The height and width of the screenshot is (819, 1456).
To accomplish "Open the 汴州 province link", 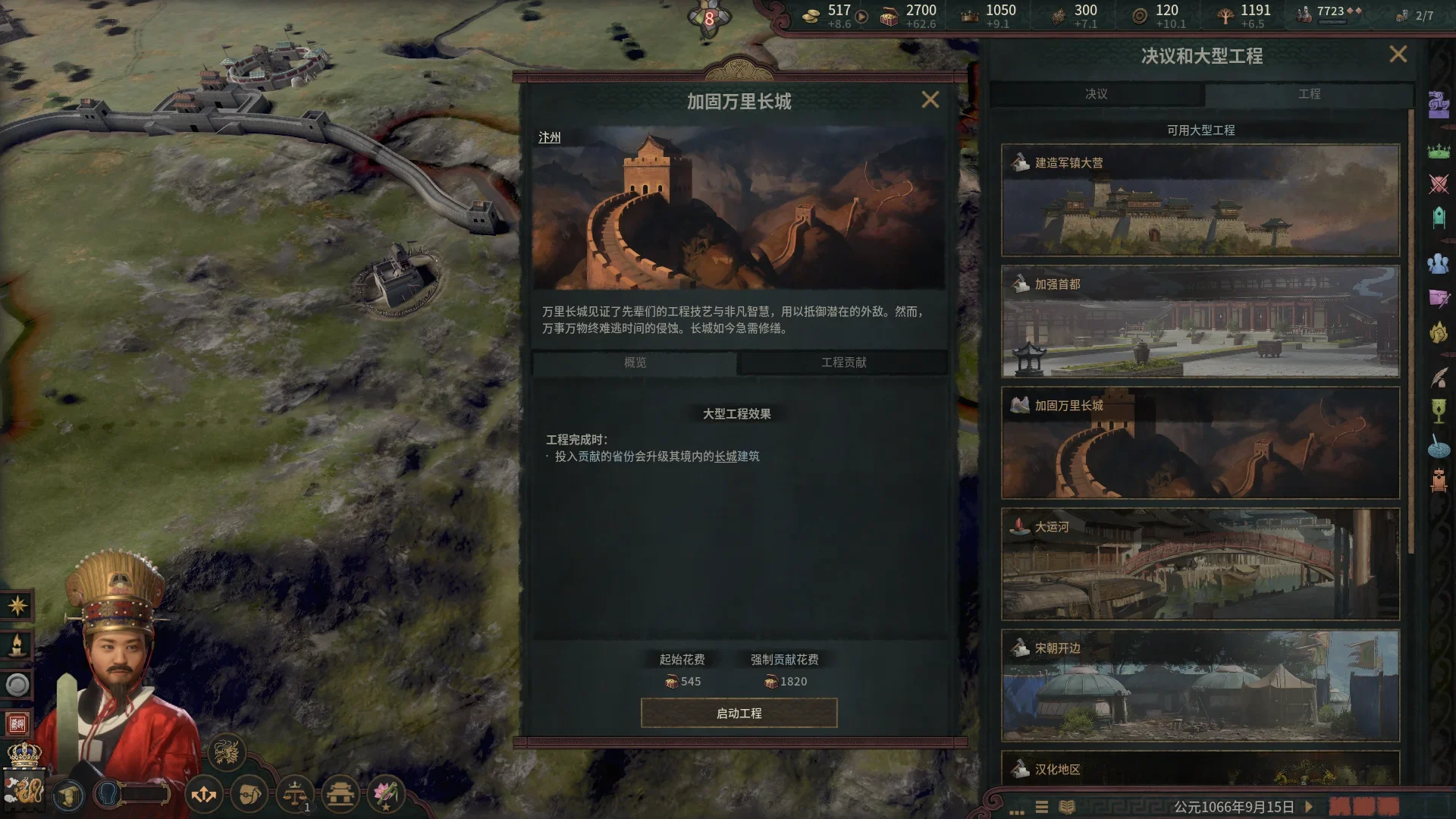I will click(551, 137).
